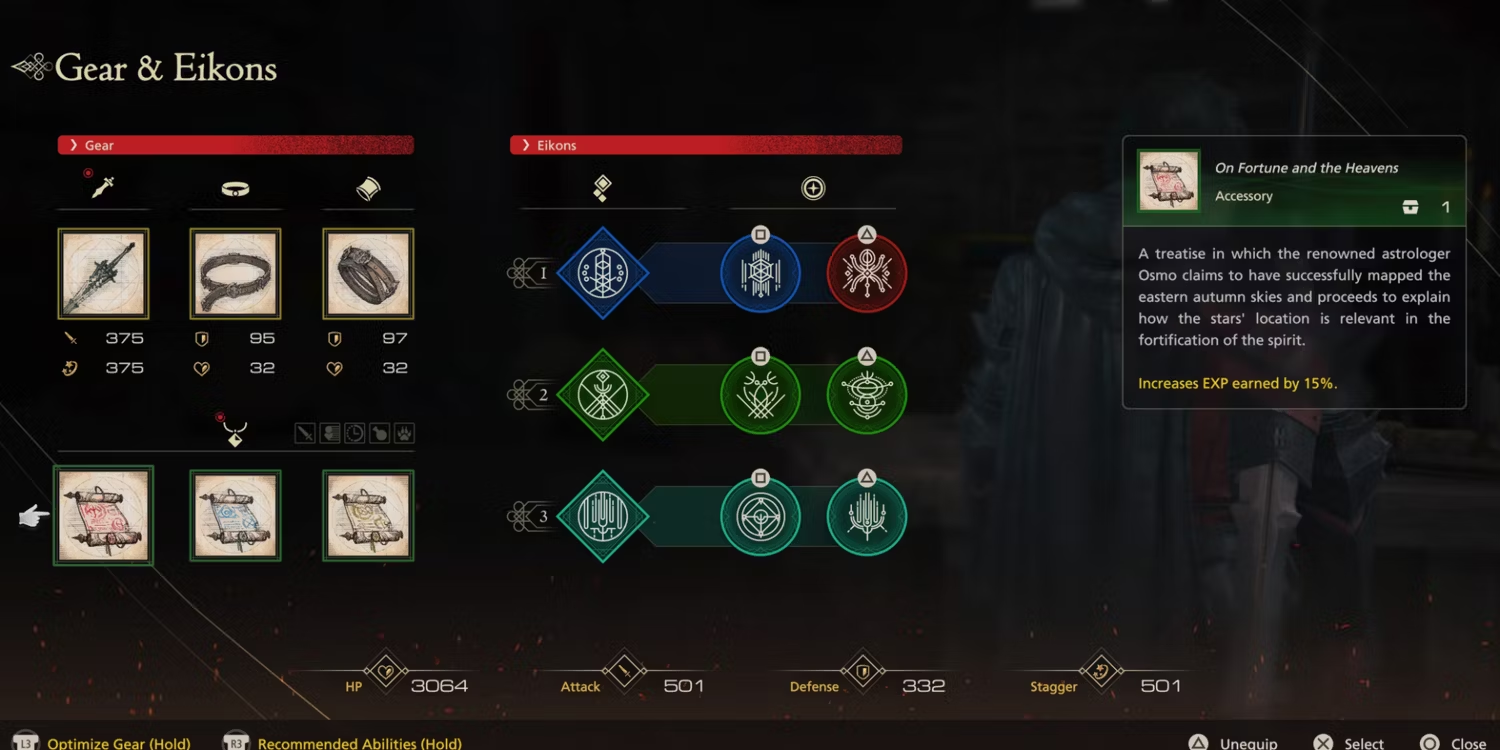Choose the leather belt gear slot
This screenshot has height=750, width=1500.
pyautogui.click(x=235, y=274)
